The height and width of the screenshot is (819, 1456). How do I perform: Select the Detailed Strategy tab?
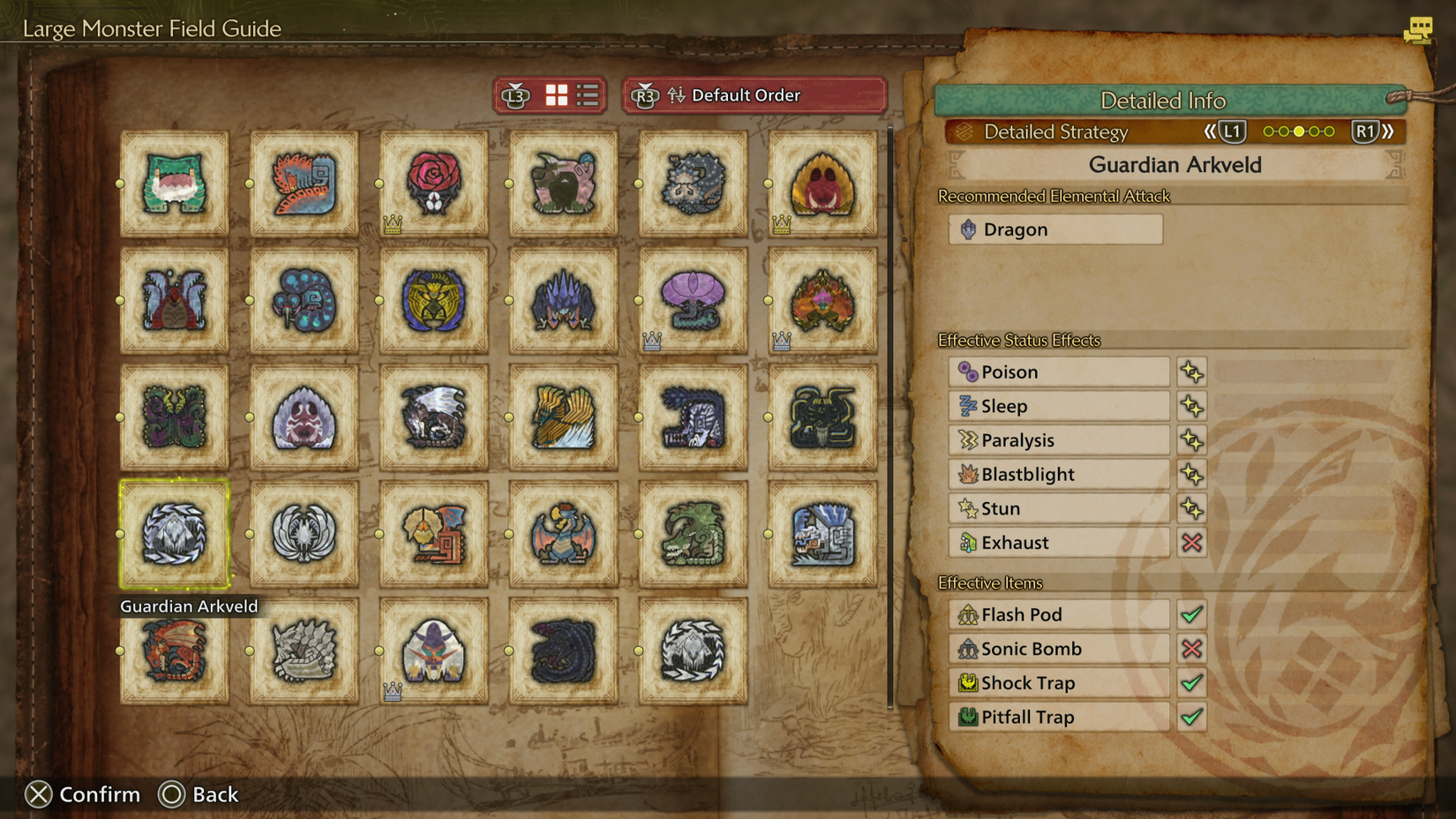tap(1055, 131)
